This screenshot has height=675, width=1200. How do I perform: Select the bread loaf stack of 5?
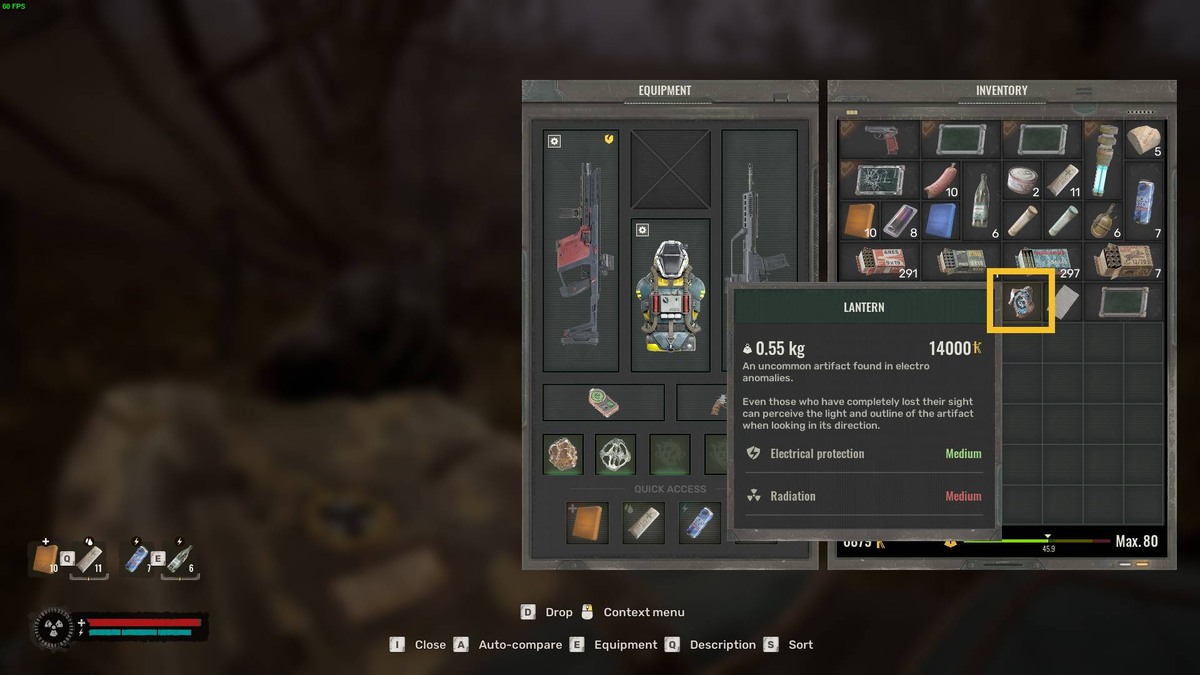tap(1144, 139)
